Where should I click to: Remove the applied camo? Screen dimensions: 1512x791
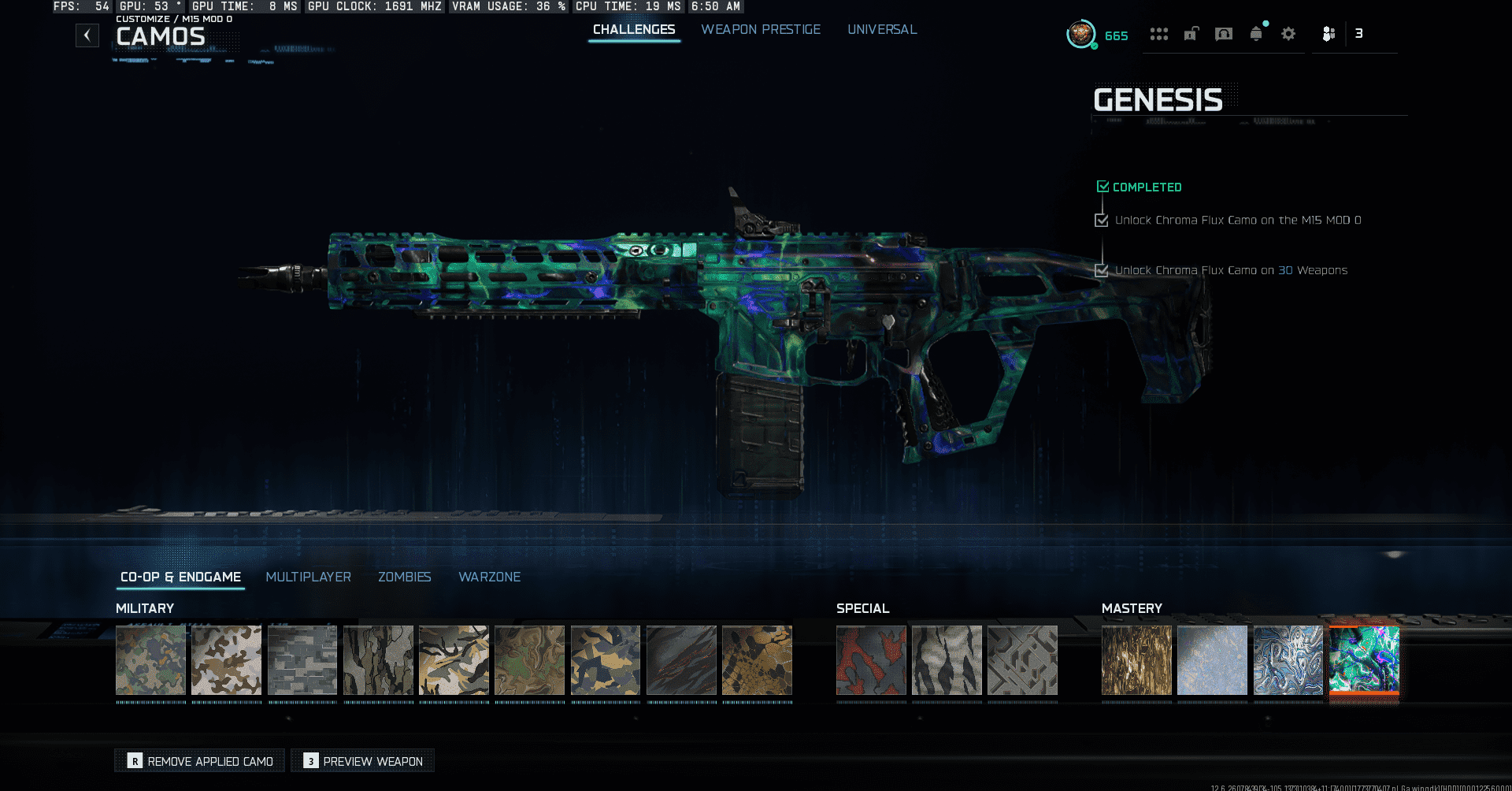200,761
